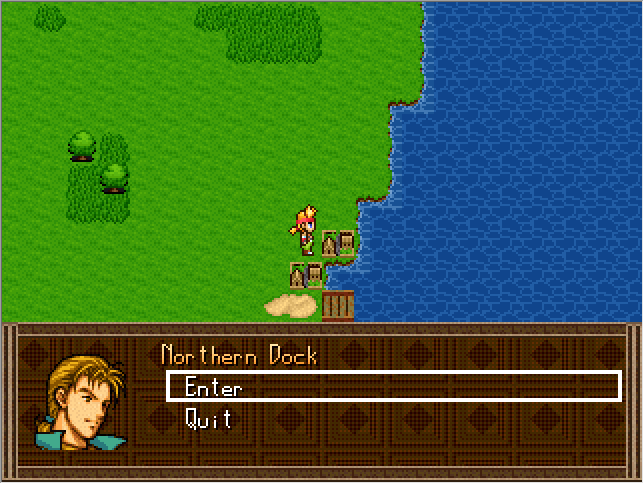Select the Quit option
644x484 pixels.
[209, 419]
